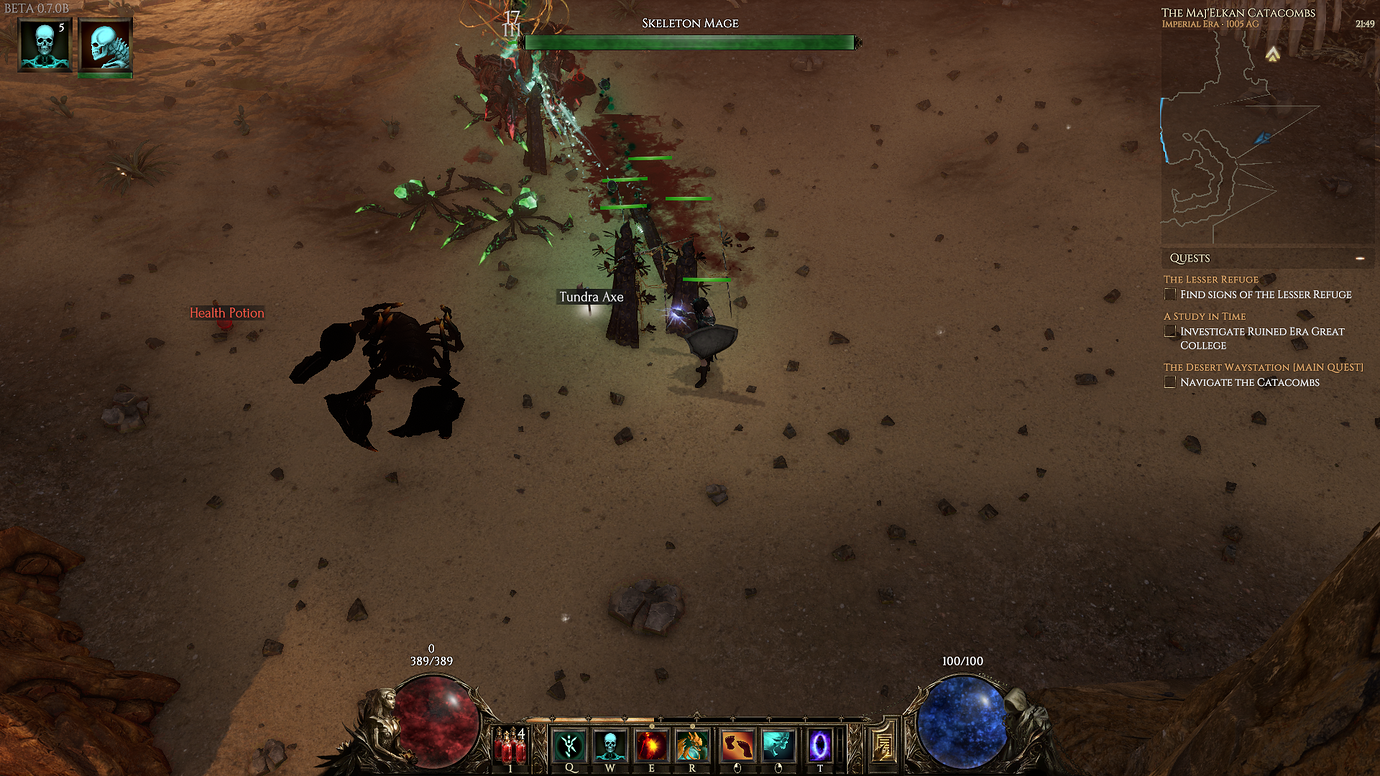Pick up the Tundra Axe
Viewport: 1380px width, 776px height.
(590, 297)
